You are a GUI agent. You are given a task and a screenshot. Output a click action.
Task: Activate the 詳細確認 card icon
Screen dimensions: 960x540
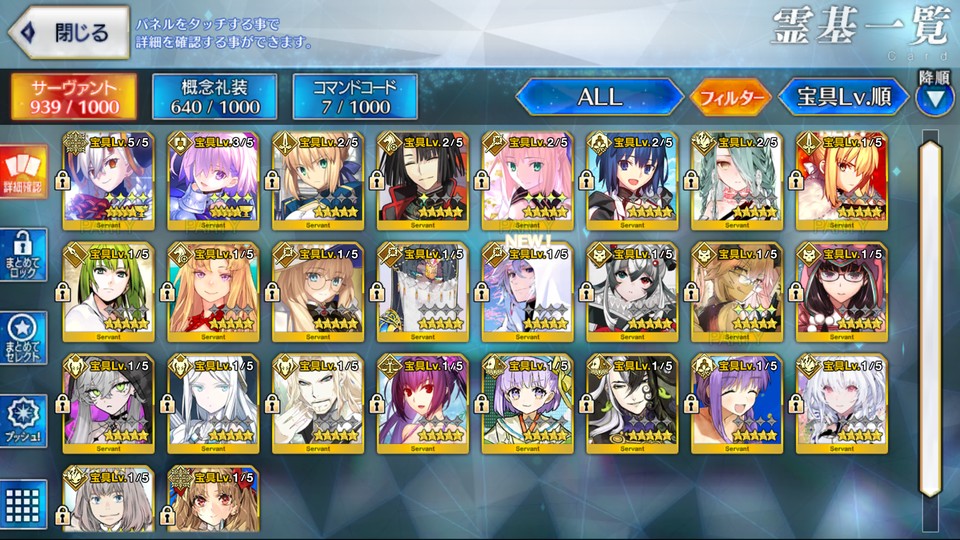(x=24, y=173)
